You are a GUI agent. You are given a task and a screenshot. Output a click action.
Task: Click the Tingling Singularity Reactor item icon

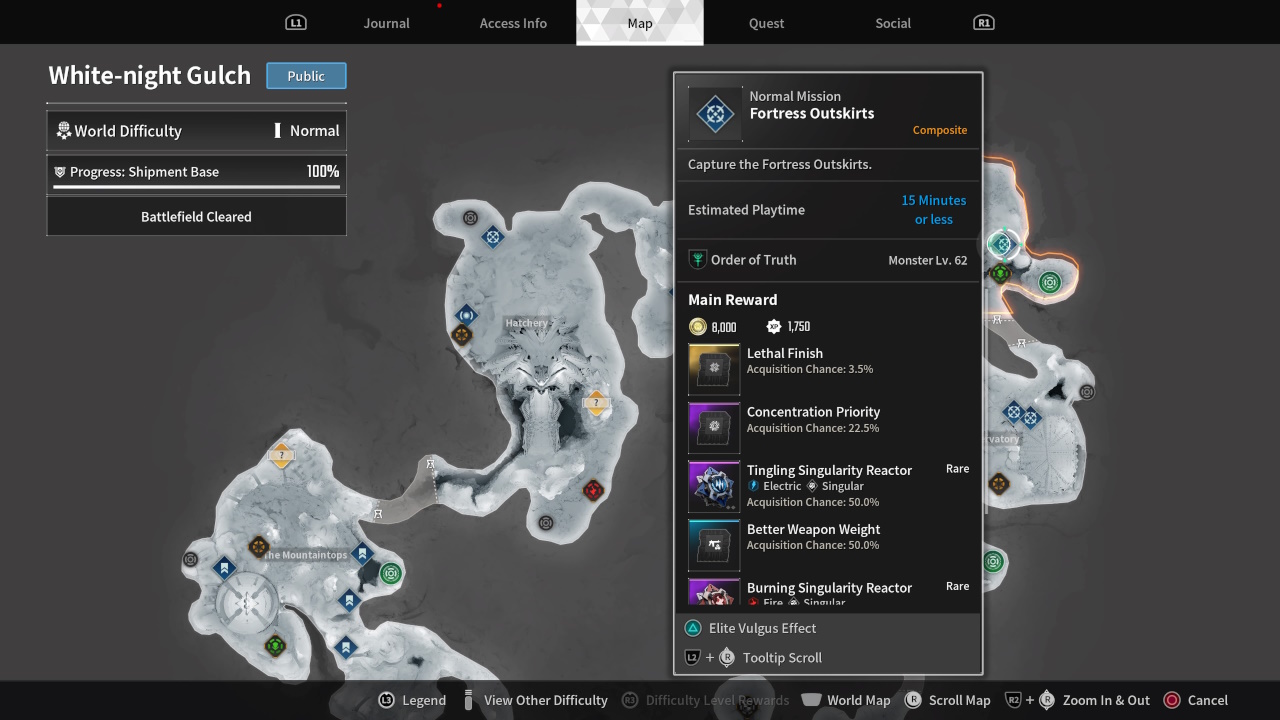(713, 486)
